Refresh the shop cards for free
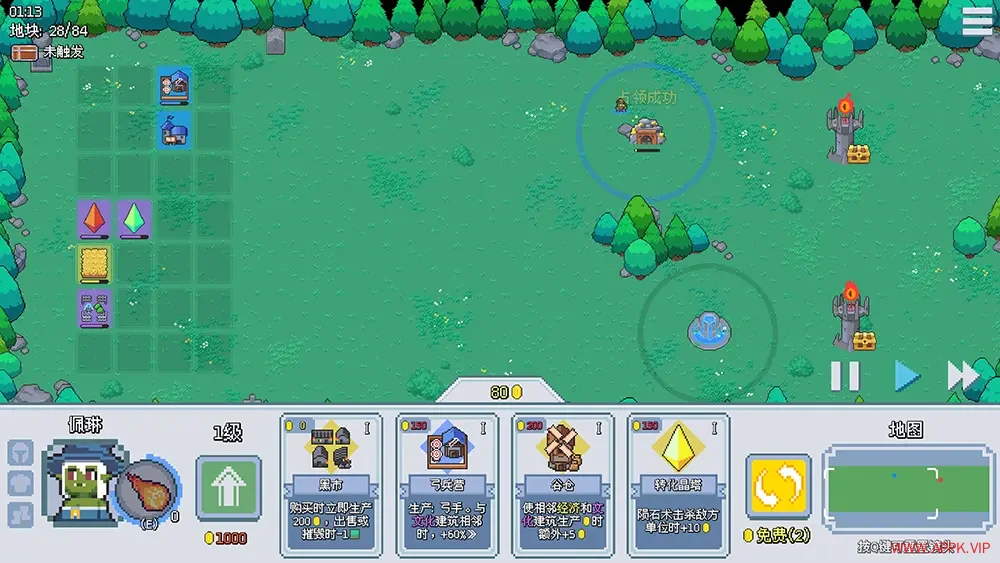 coord(777,487)
